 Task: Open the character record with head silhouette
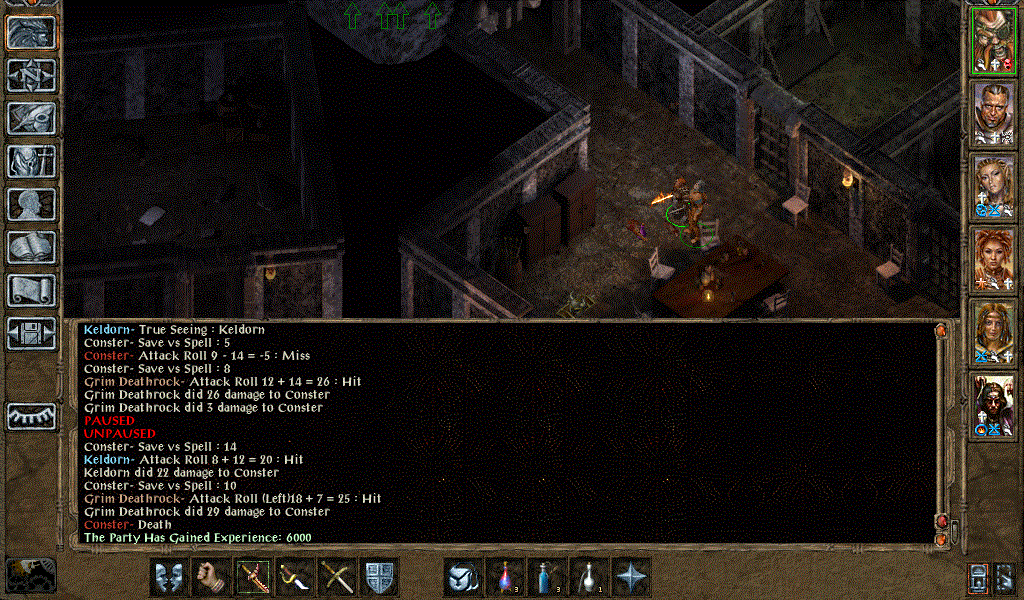pyautogui.click(x=31, y=204)
